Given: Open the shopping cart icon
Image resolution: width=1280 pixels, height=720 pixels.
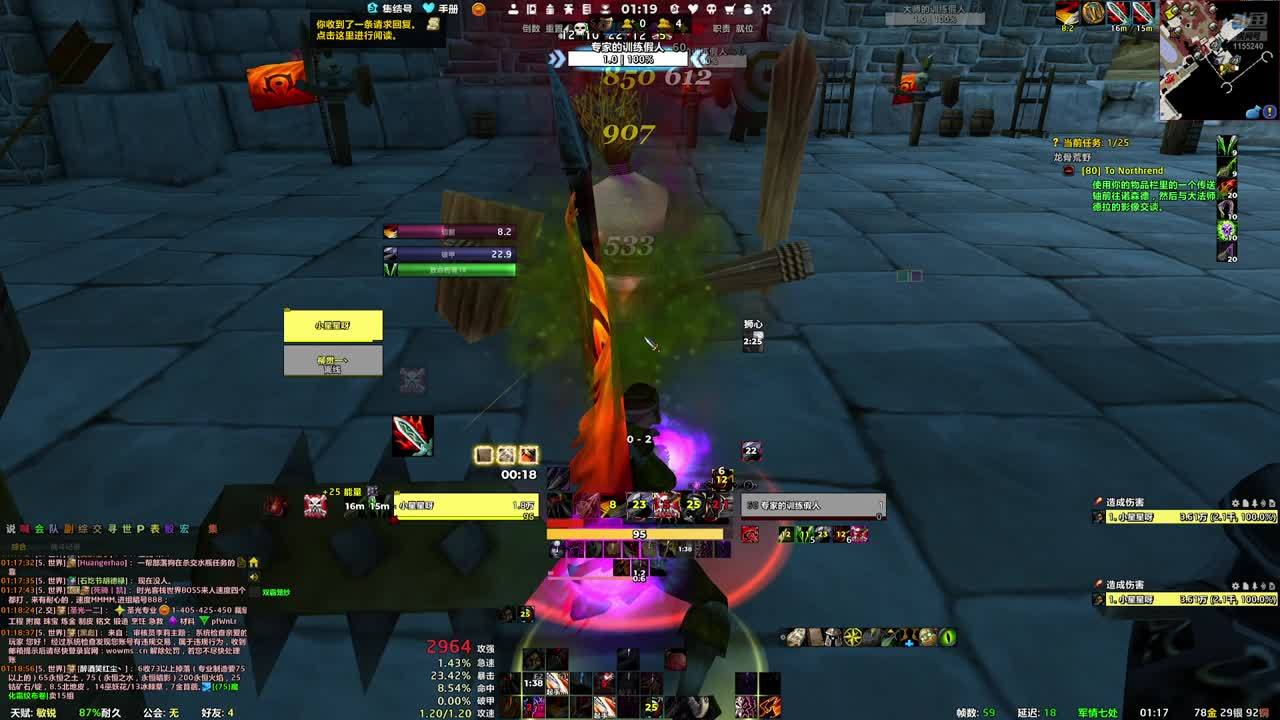Looking at the screenshot, I should point(729,9).
